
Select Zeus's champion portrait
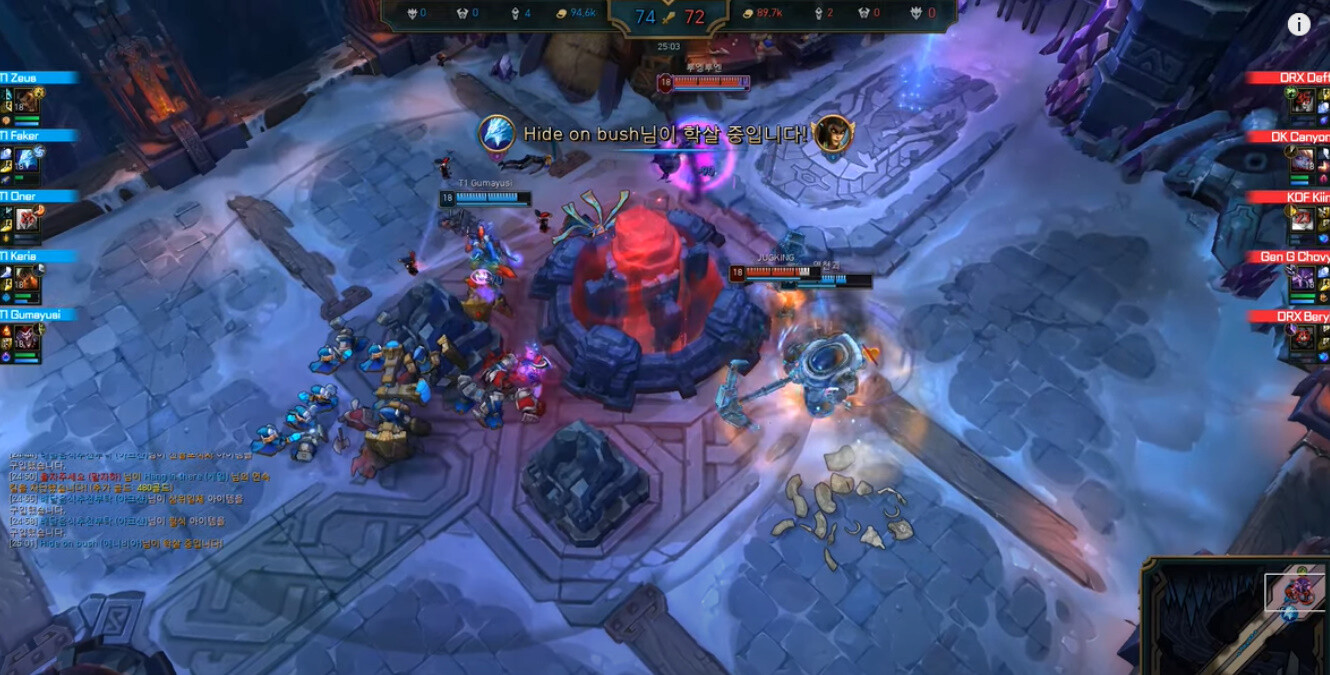pos(26,101)
